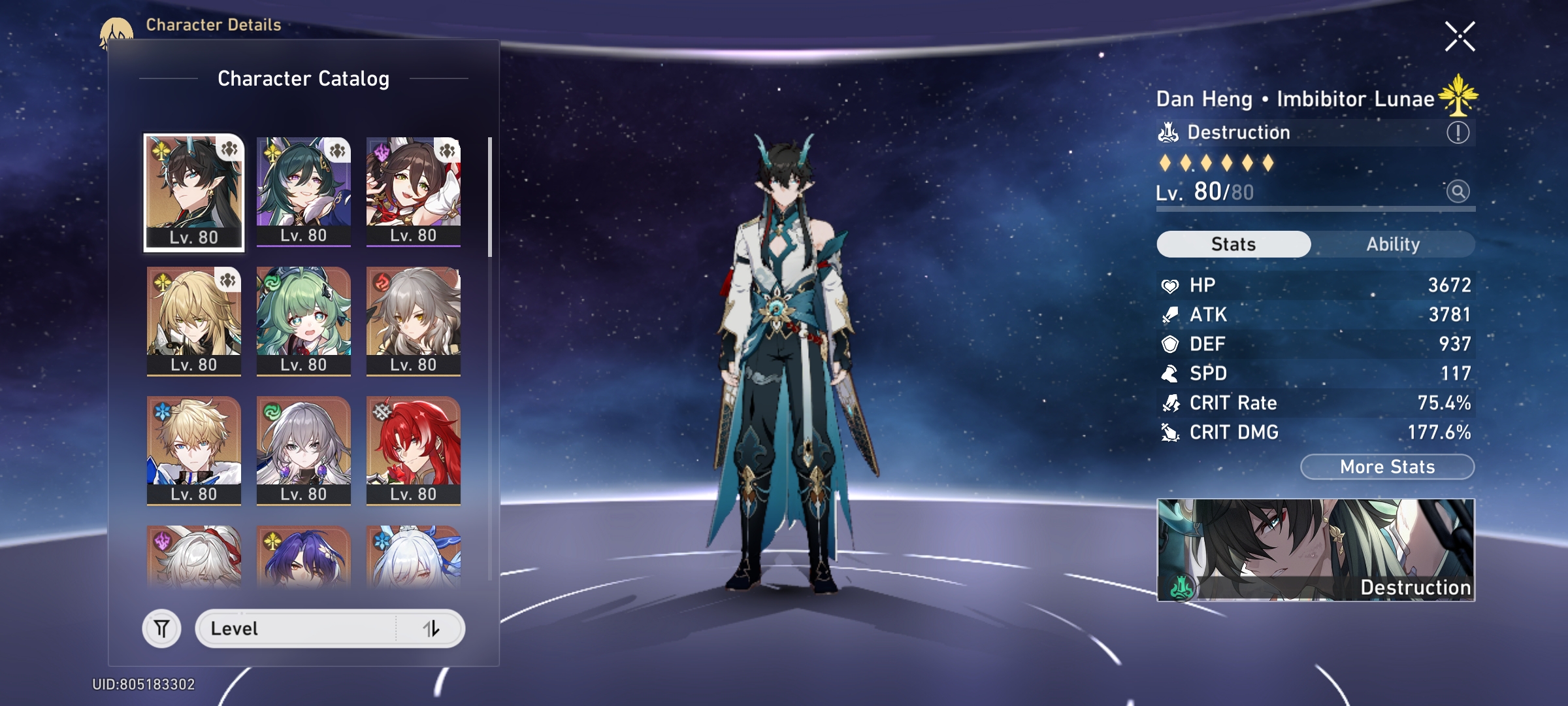This screenshot has height=706, width=1568.
Task: Close the Character Details screen
Action: [x=1460, y=37]
